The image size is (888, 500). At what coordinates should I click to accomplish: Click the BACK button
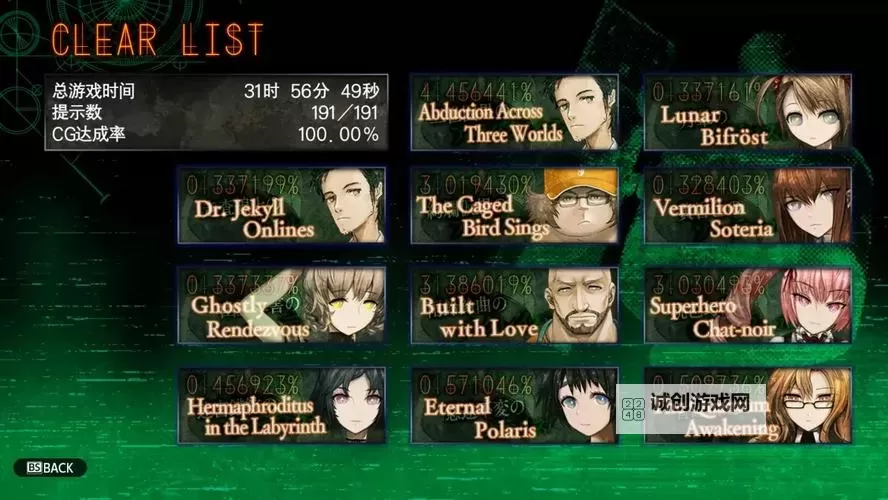point(50,468)
